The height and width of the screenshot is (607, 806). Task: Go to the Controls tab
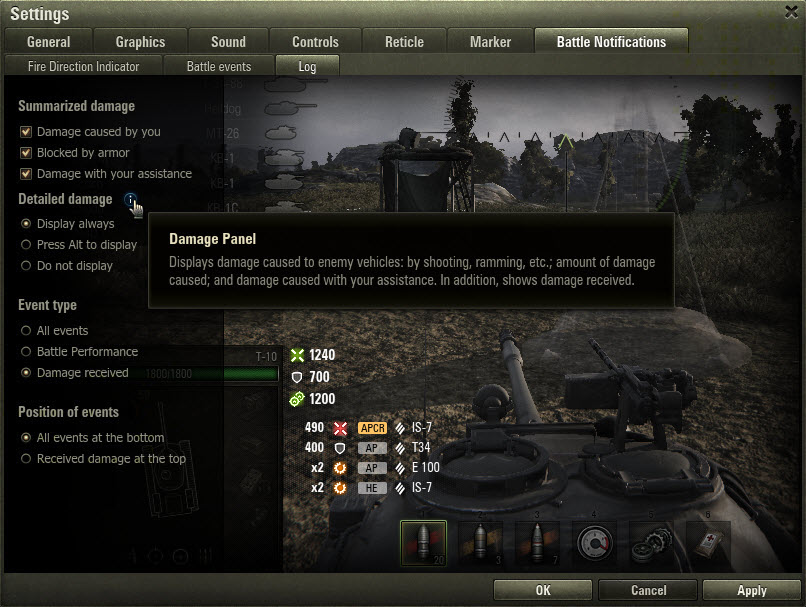click(315, 42)
